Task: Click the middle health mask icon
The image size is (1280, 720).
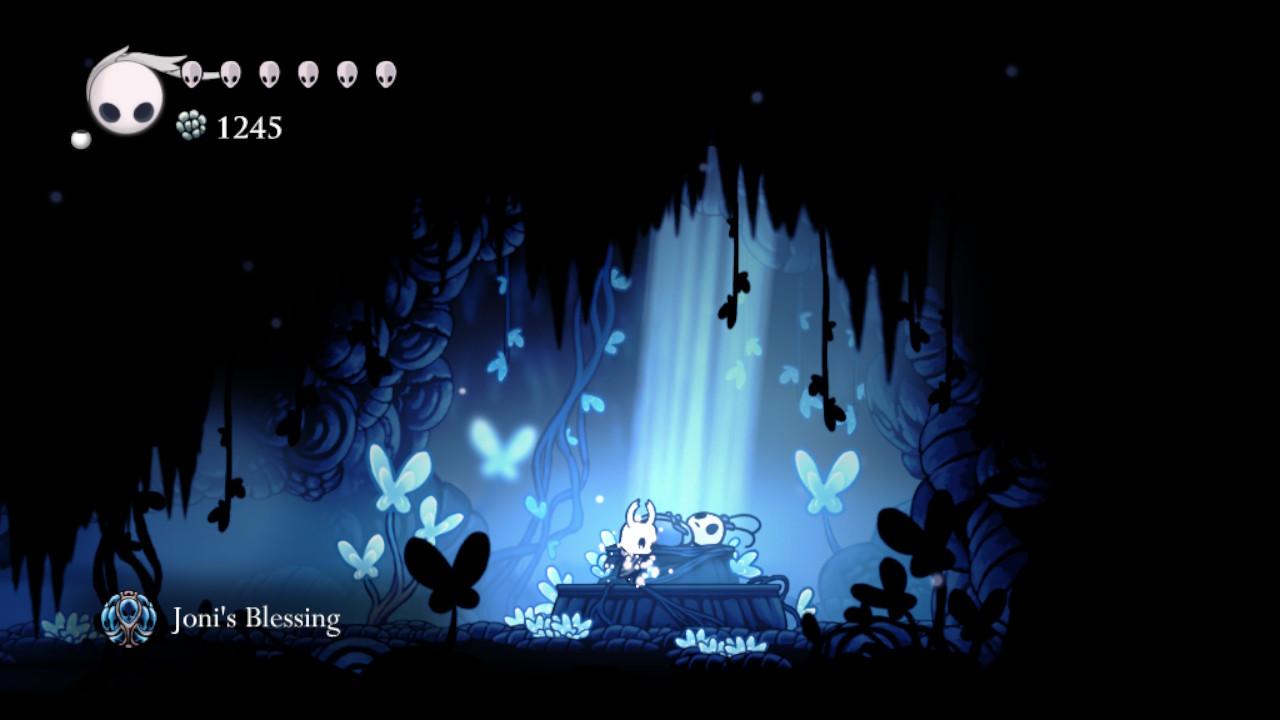Action: [x=268, y=73]
